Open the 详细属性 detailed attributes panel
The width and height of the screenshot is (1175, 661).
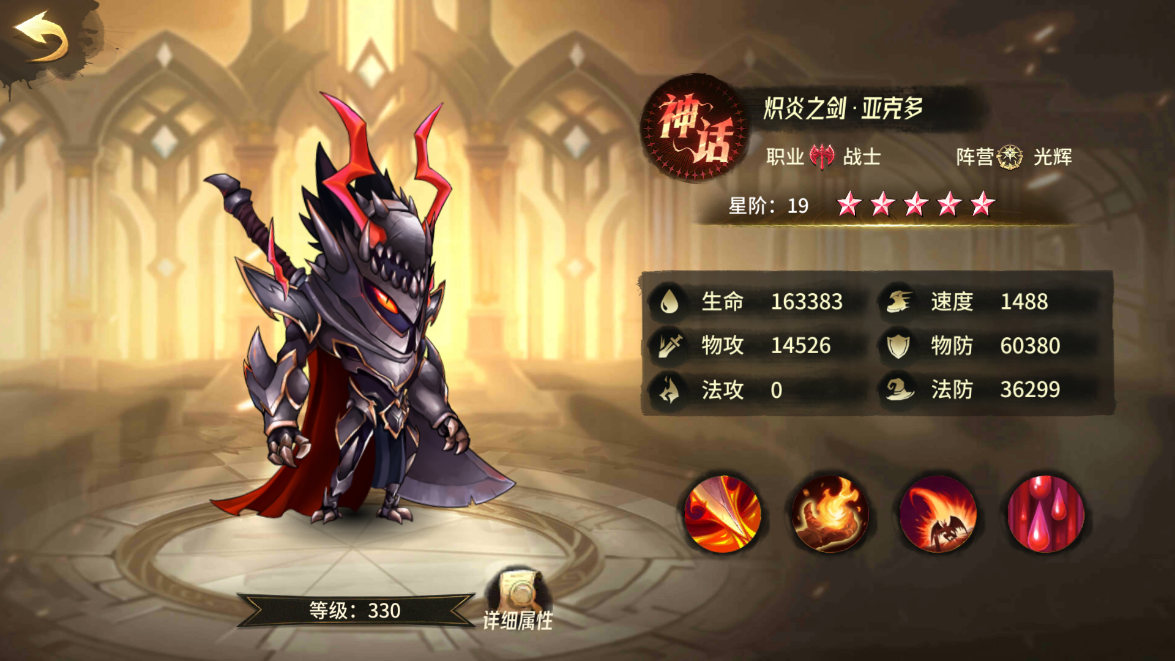tap(517, 599)
